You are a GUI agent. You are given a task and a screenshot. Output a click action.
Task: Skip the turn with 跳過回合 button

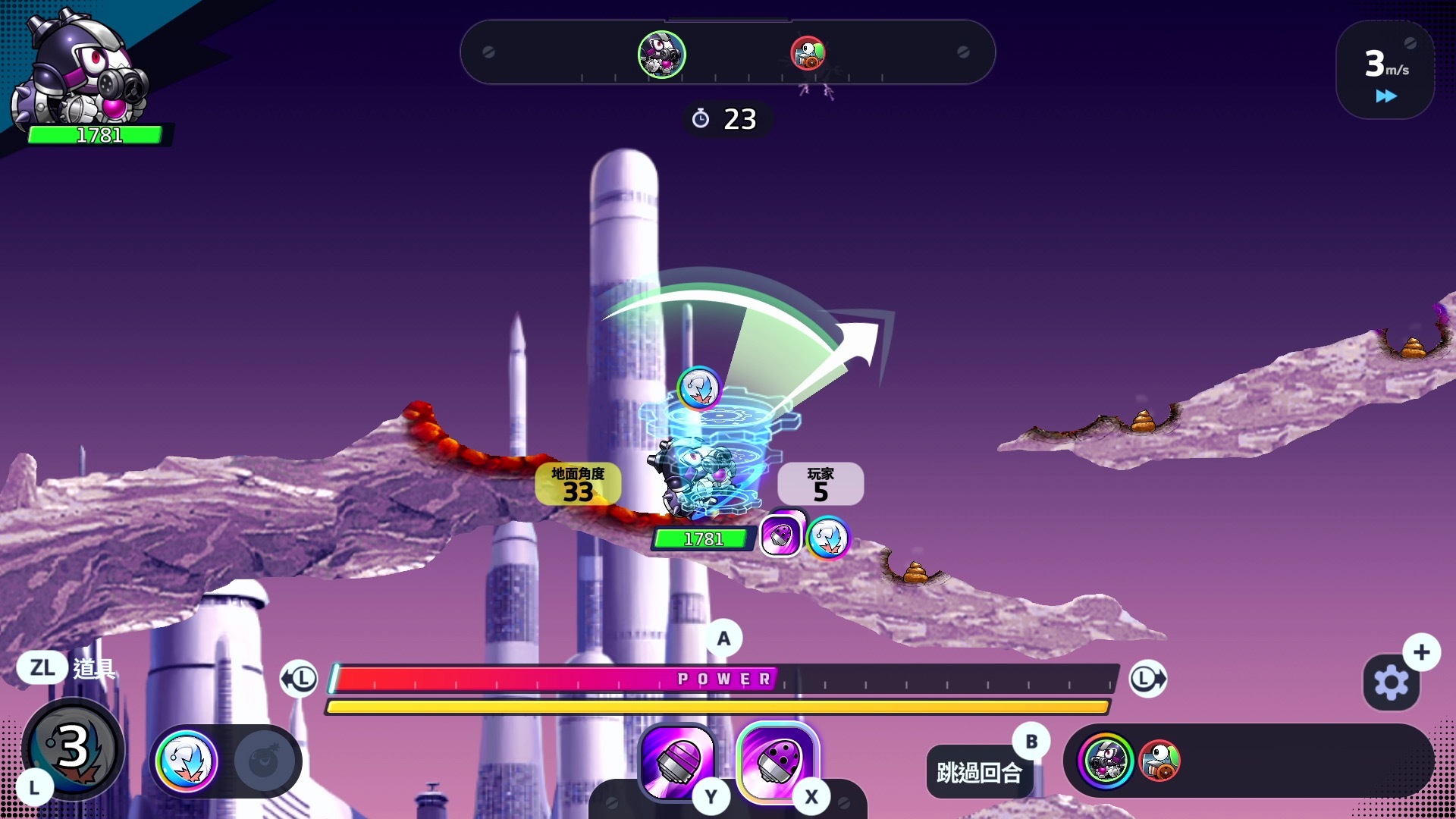(x=979, y=772)
